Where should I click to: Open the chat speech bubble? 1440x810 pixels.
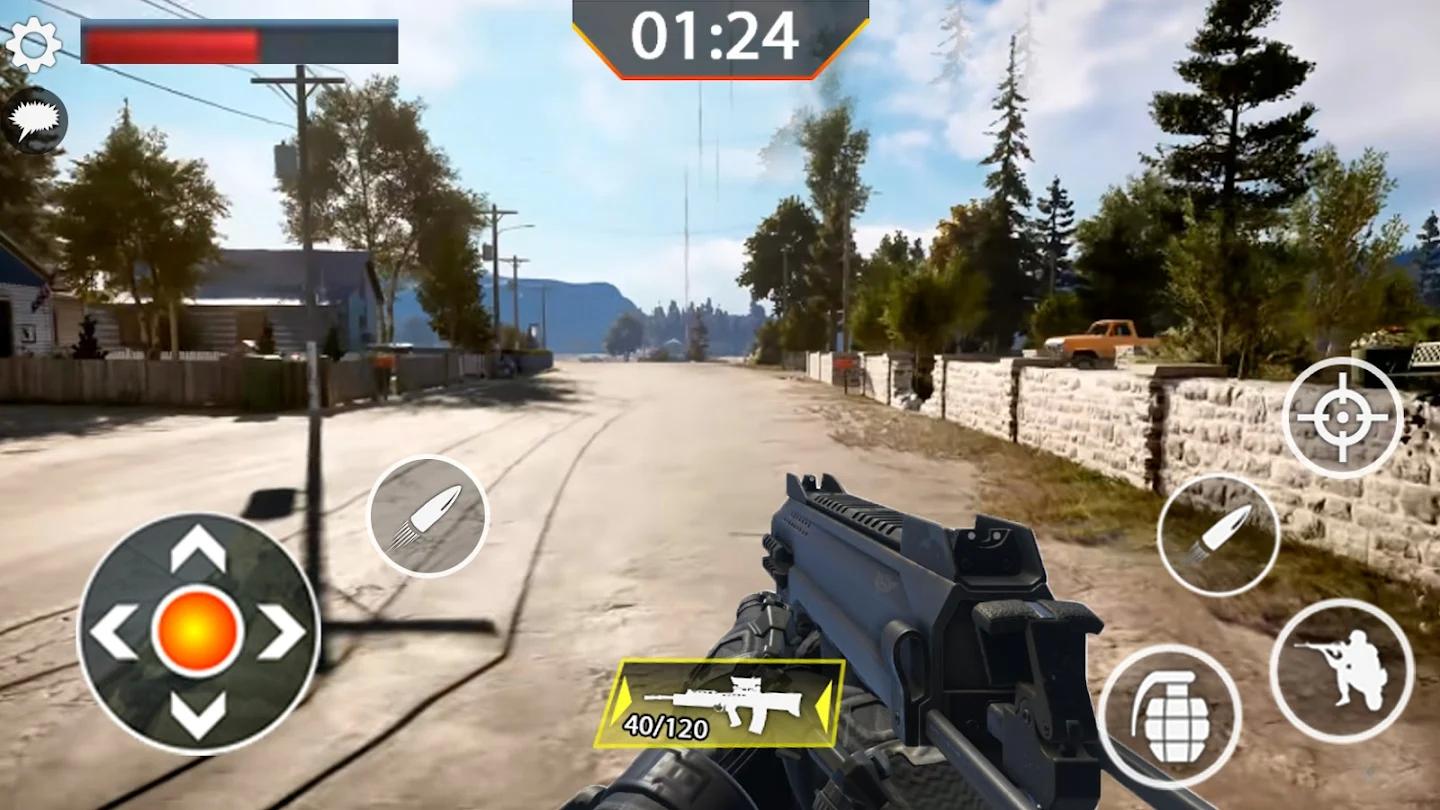pos(35,120)
